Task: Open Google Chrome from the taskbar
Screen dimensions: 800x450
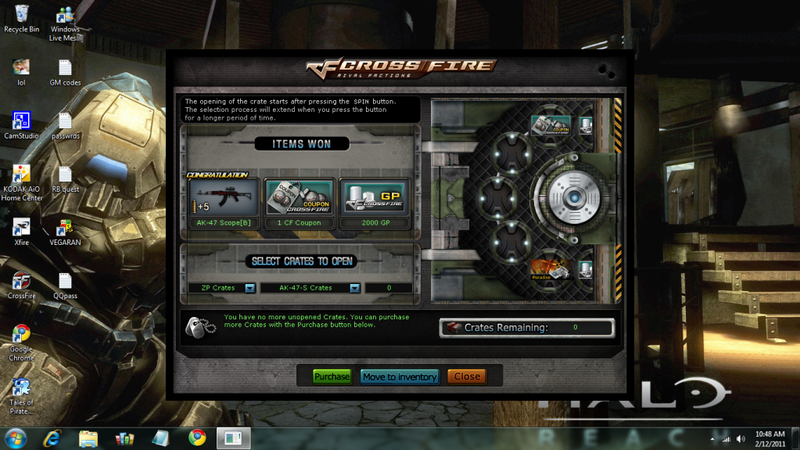Action: pyautogui.click(x=198, y=438)
